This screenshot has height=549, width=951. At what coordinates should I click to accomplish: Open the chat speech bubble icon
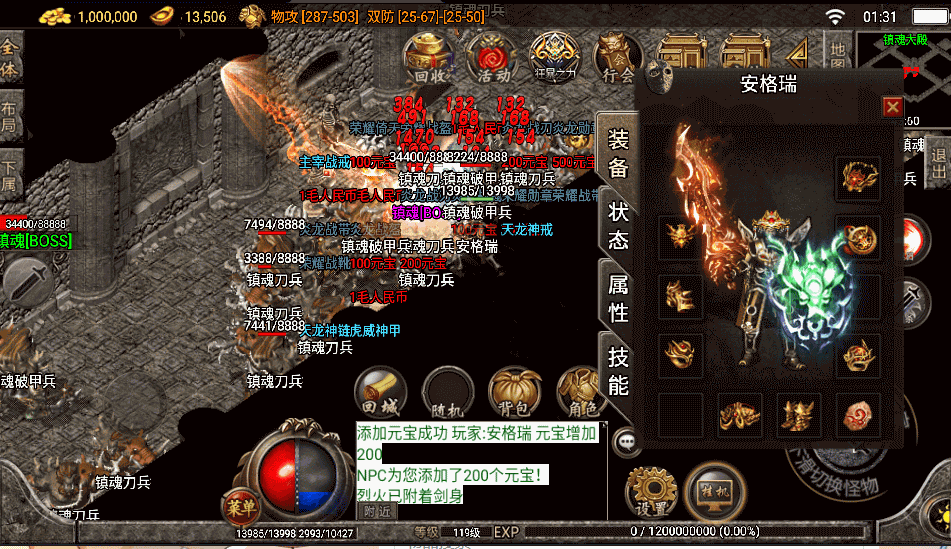(x=628, y=439)
